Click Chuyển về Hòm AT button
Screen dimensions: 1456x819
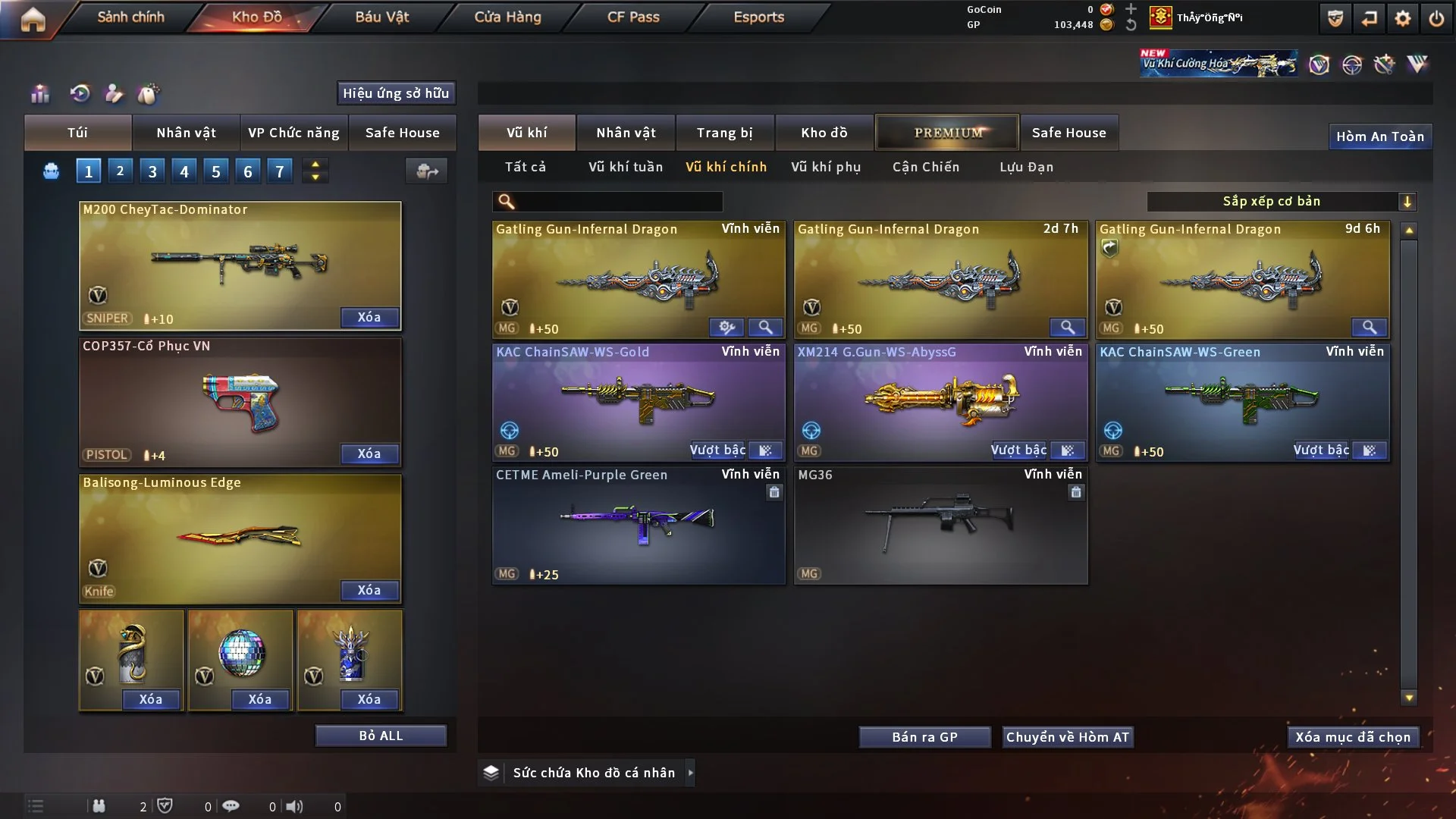(1068, 737)
